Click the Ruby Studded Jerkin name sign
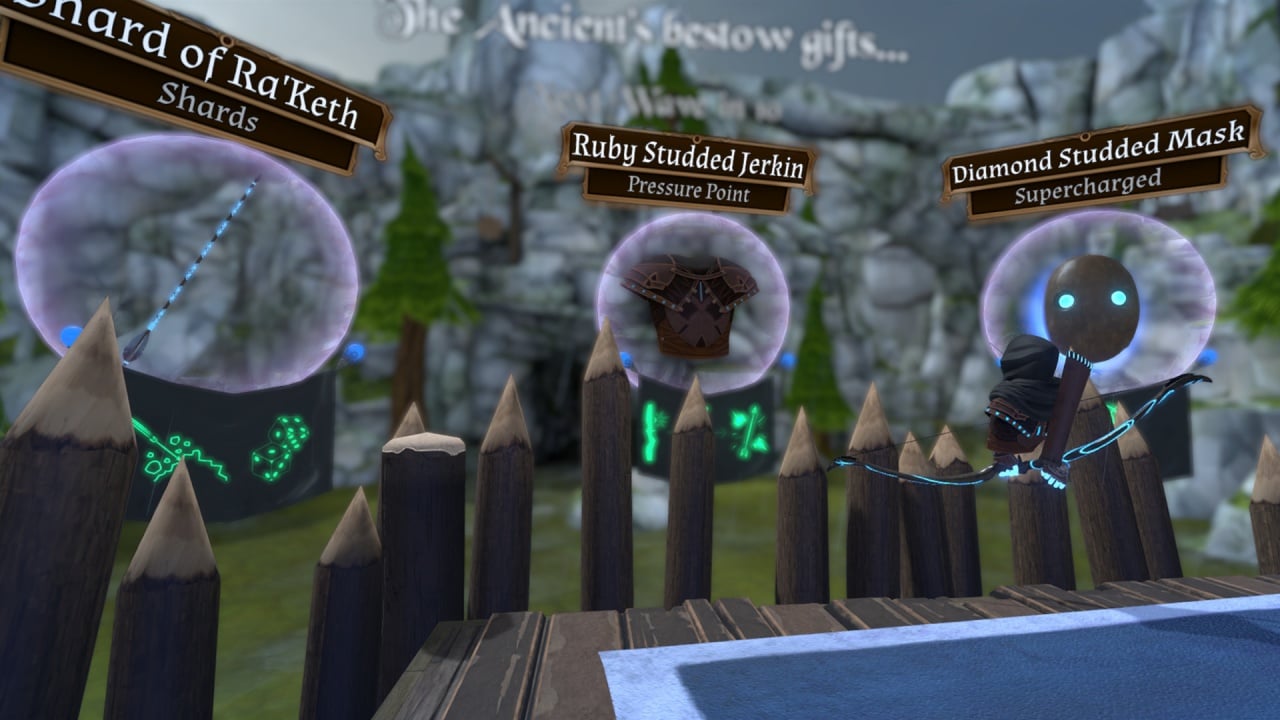The image size is (1280, 720). [x=687, y=168]
